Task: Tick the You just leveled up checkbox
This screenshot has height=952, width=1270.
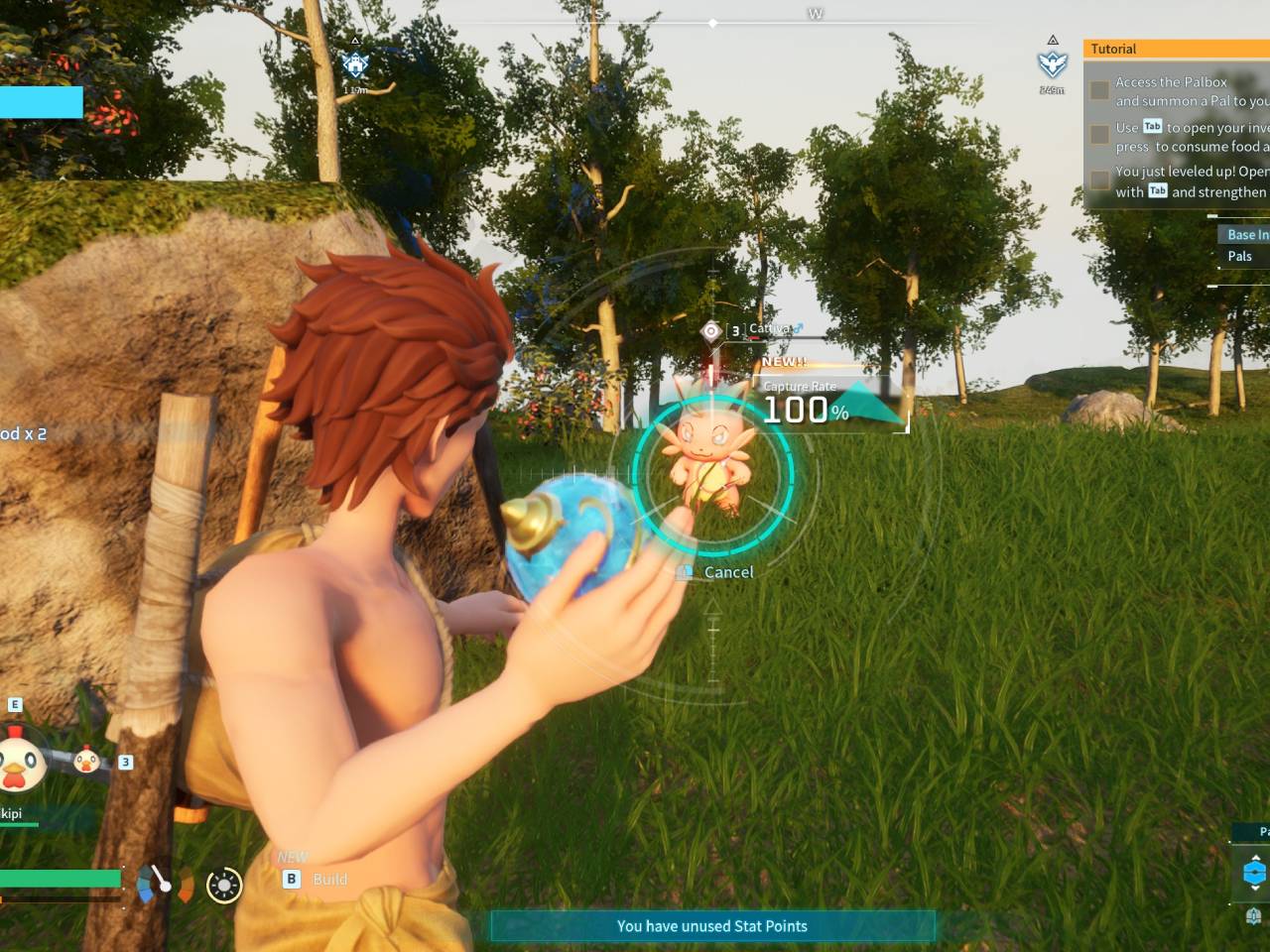Action: click(x=1099, y=179)
